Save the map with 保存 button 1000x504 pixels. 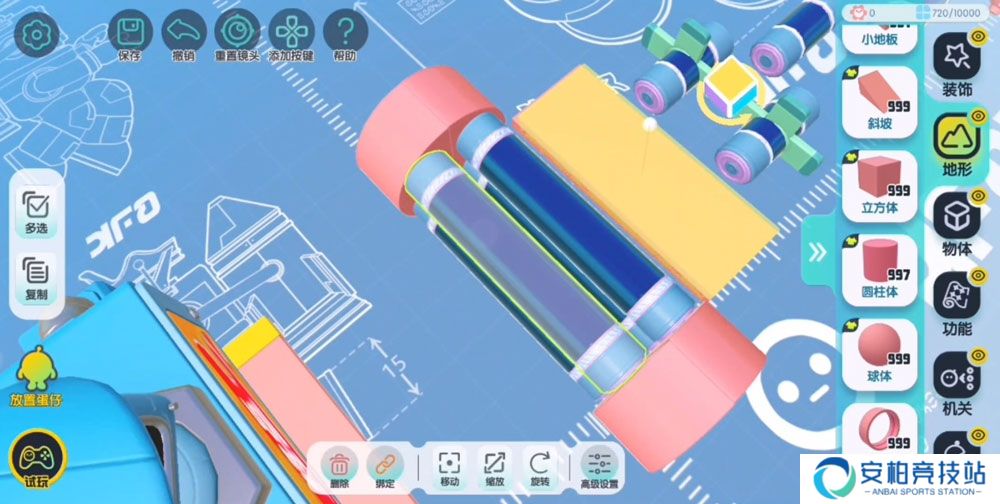[129, 34]
